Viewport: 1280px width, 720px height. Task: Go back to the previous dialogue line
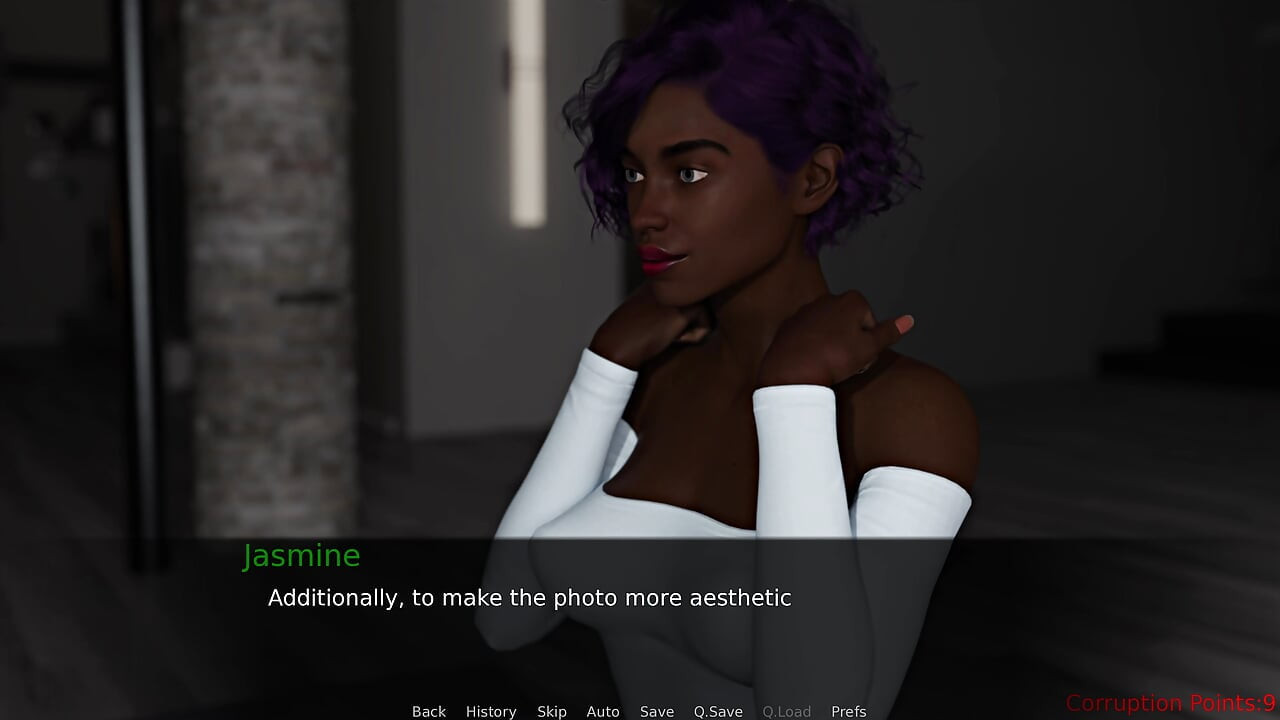(429, 711)
